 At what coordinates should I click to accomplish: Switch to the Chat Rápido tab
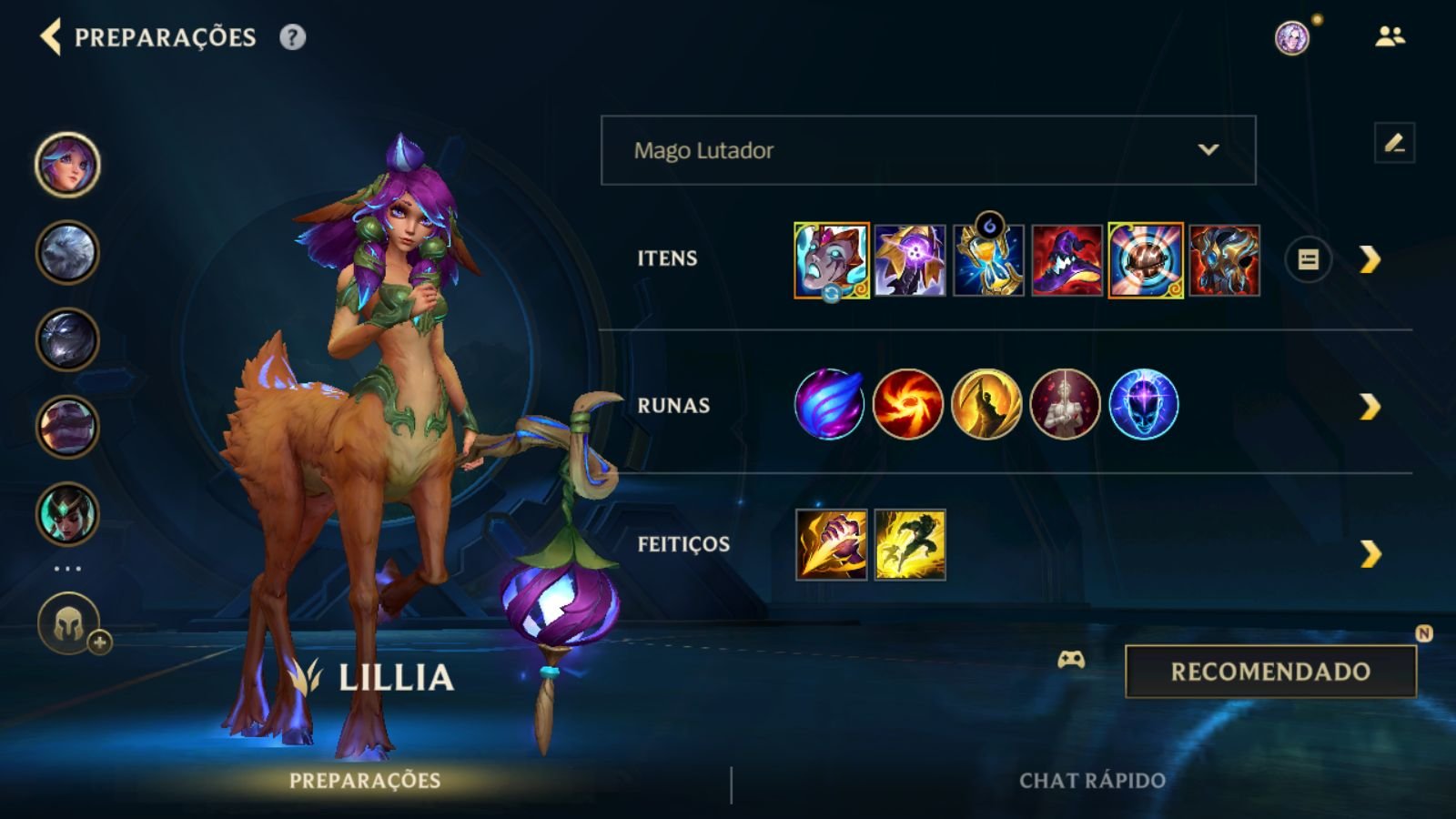(1092, 781)
